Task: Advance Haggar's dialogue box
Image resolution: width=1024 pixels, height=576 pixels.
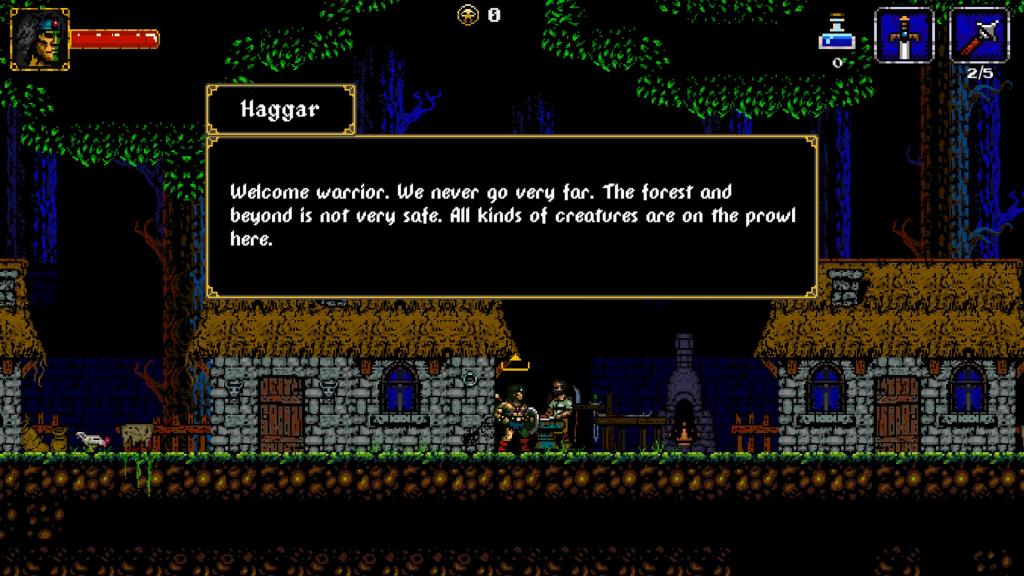Action: pyautogui.click(x=511, y=216)
